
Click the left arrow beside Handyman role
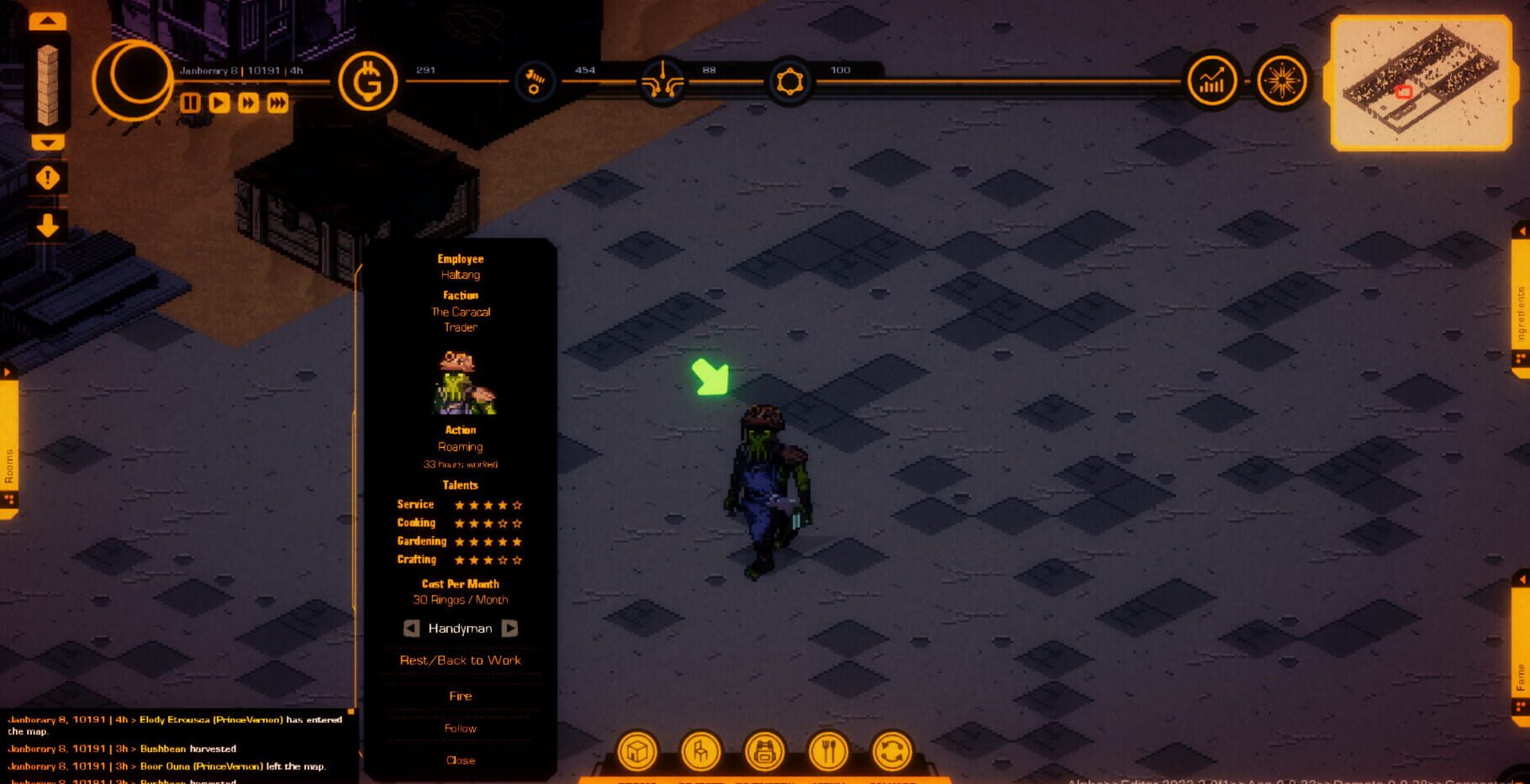(409, 628)
